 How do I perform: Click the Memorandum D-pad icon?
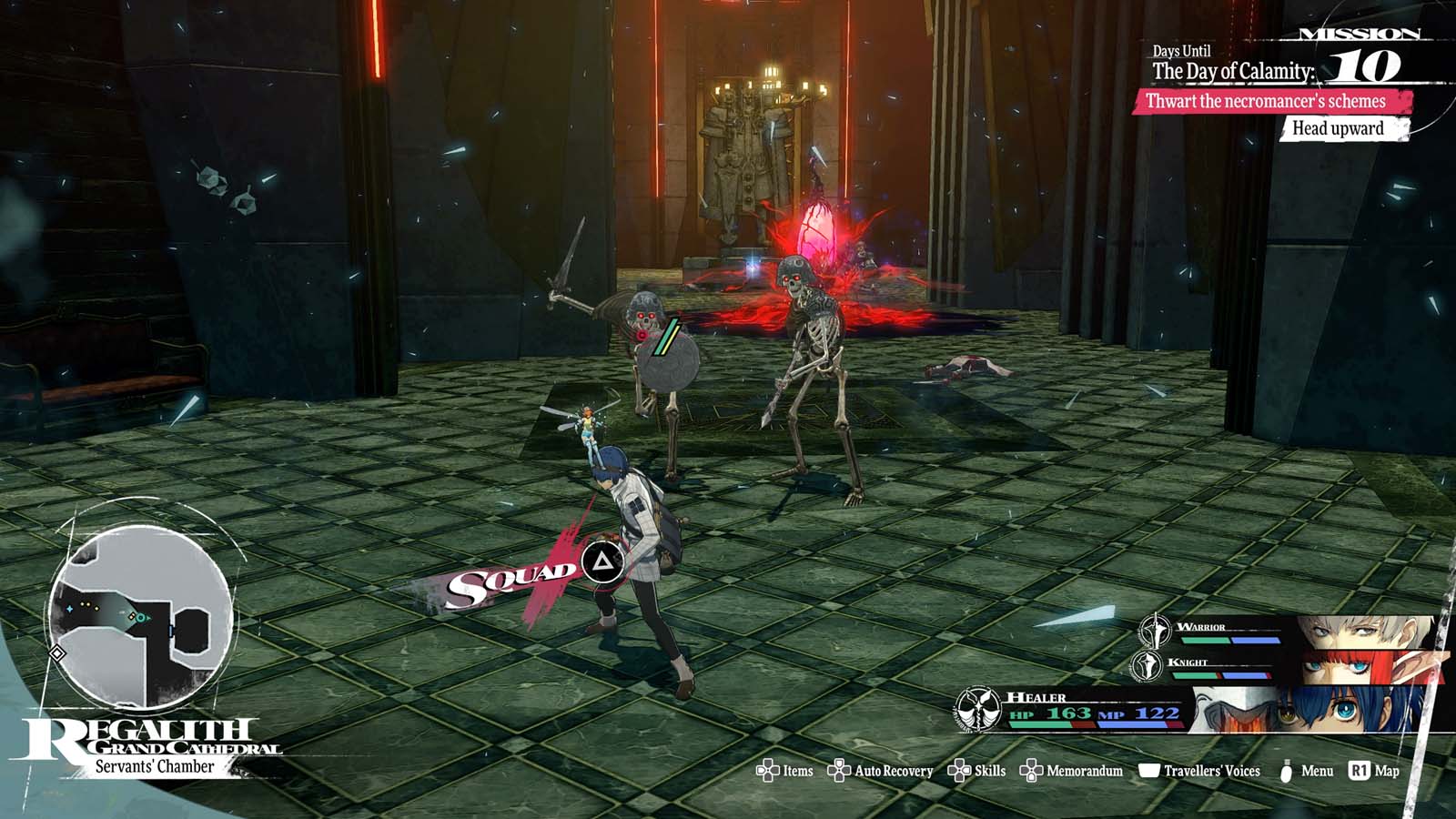(x=1033, y=771)
